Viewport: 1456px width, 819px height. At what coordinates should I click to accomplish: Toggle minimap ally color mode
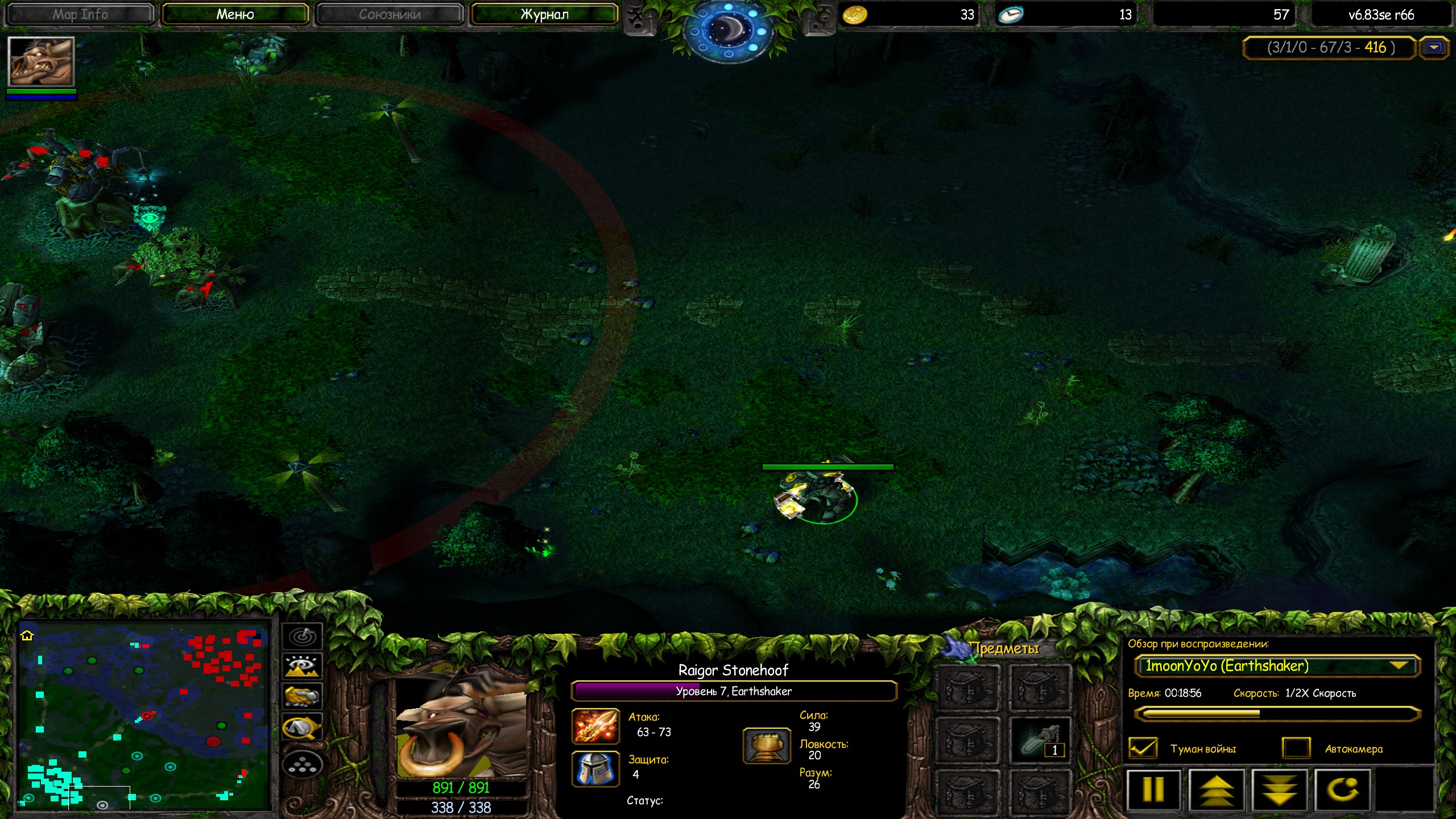pos(303,697)
